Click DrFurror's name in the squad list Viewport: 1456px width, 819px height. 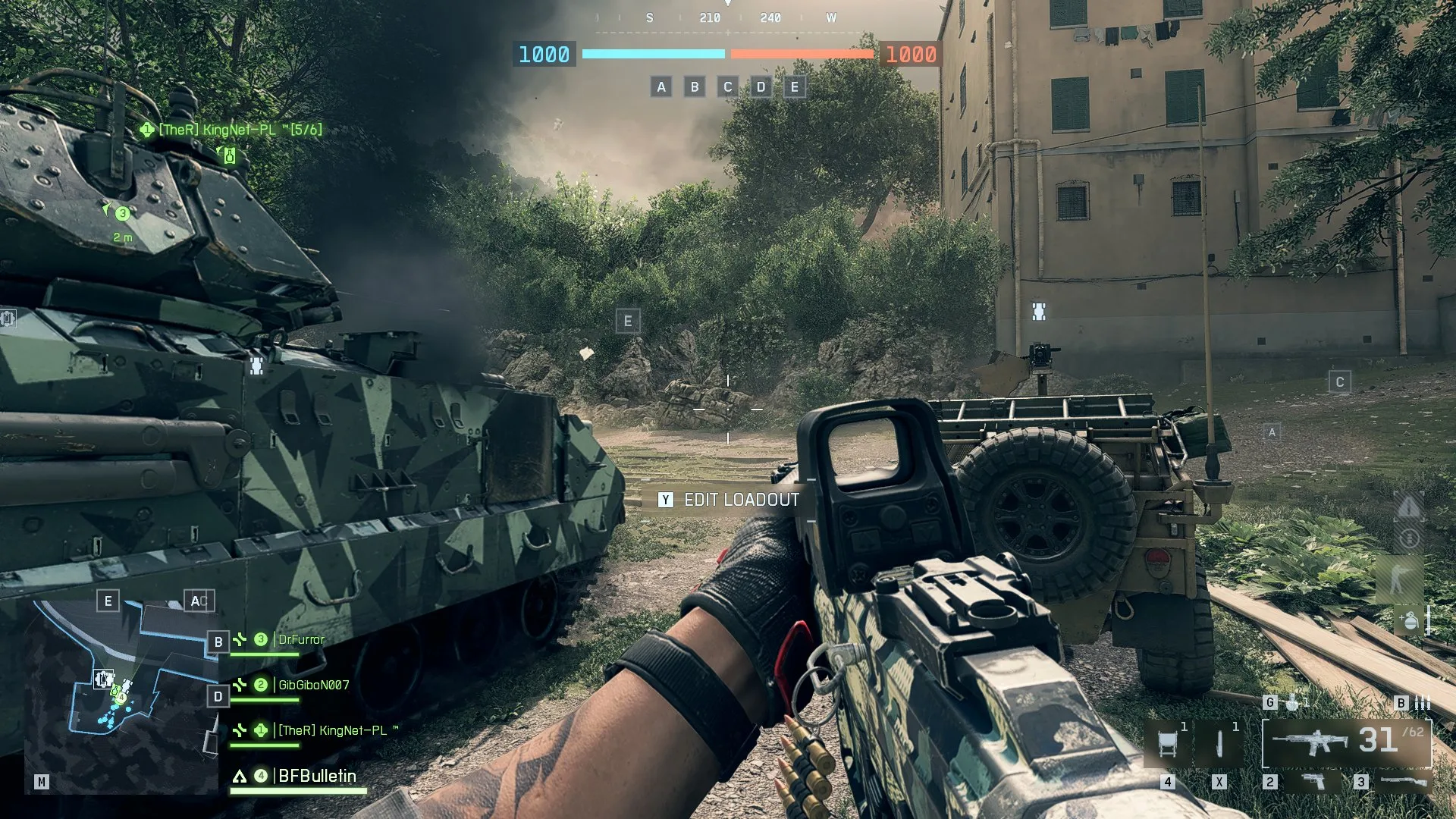[301, 639]
